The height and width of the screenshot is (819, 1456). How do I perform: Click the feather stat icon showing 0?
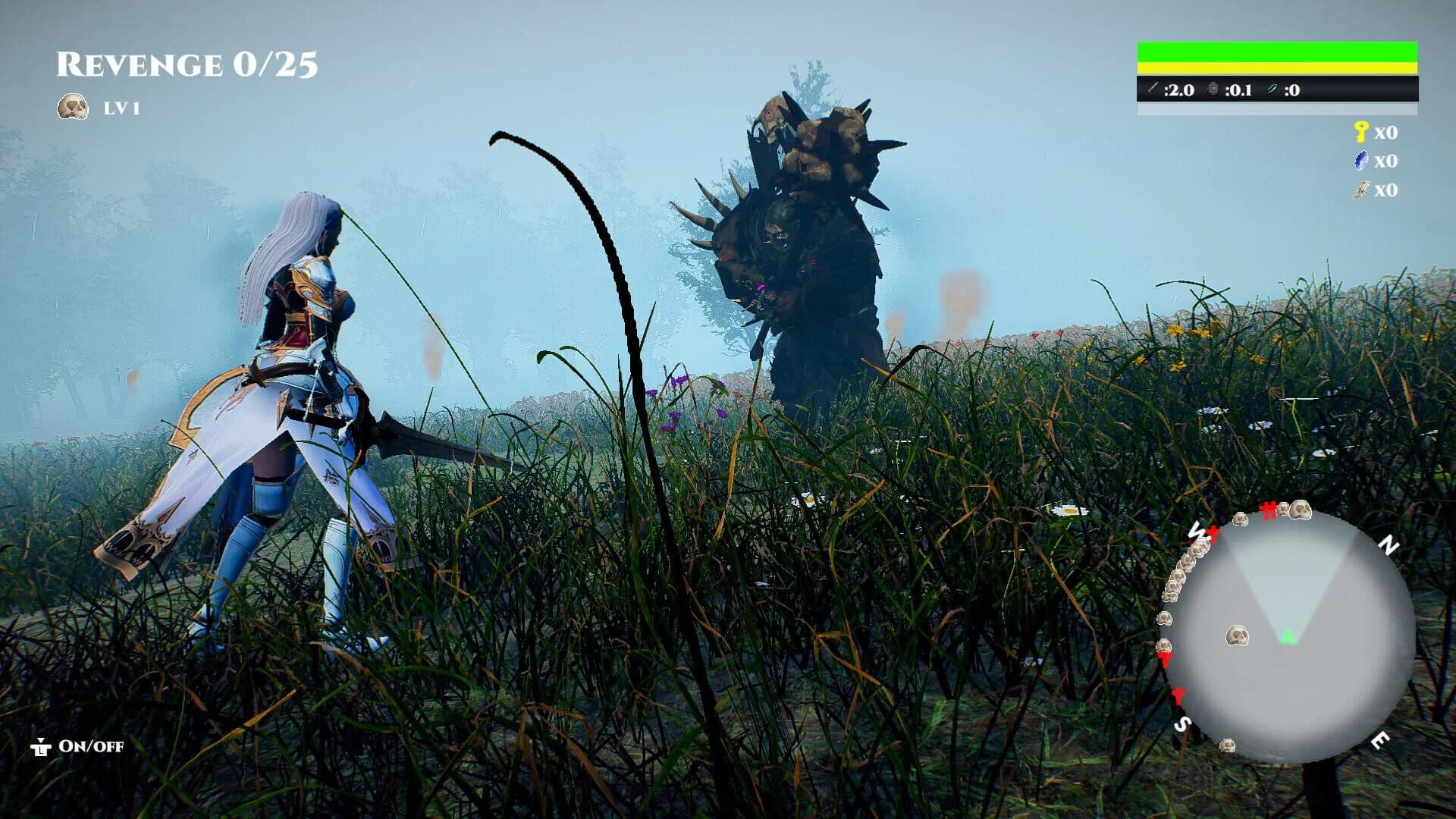pos(1272,89)
